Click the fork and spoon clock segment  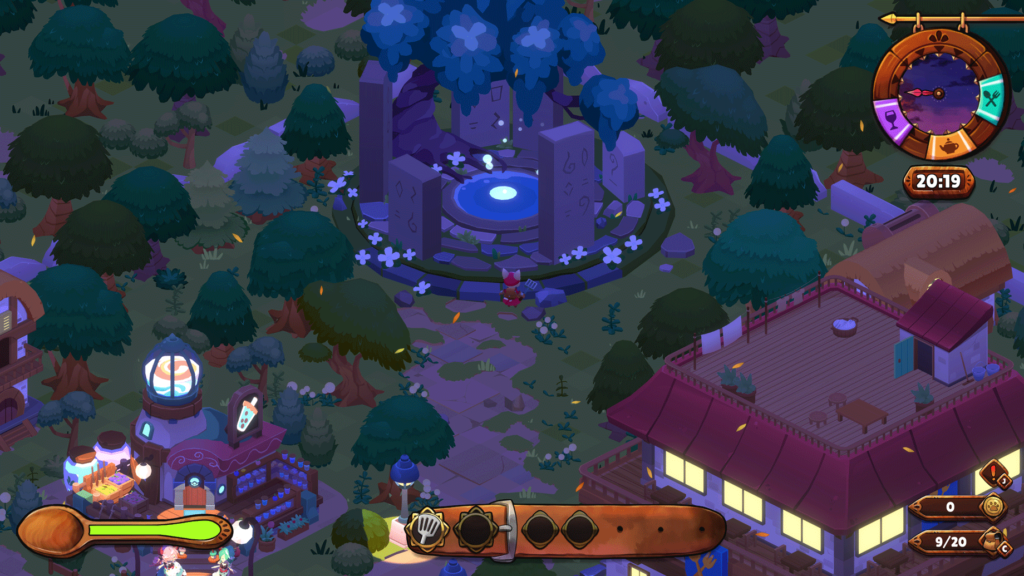point(990,100)
